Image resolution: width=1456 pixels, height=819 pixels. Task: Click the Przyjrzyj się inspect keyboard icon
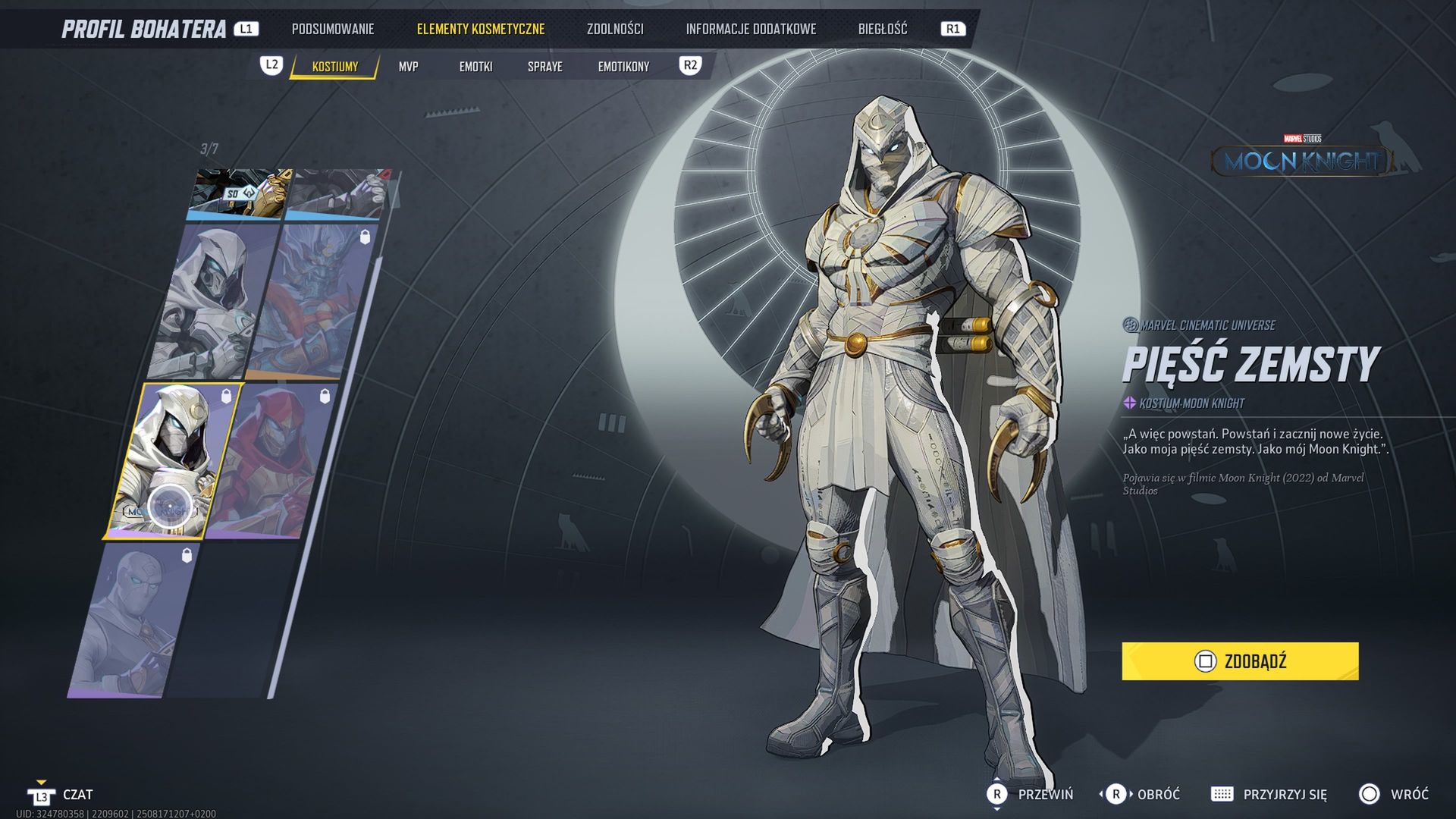1223,794
